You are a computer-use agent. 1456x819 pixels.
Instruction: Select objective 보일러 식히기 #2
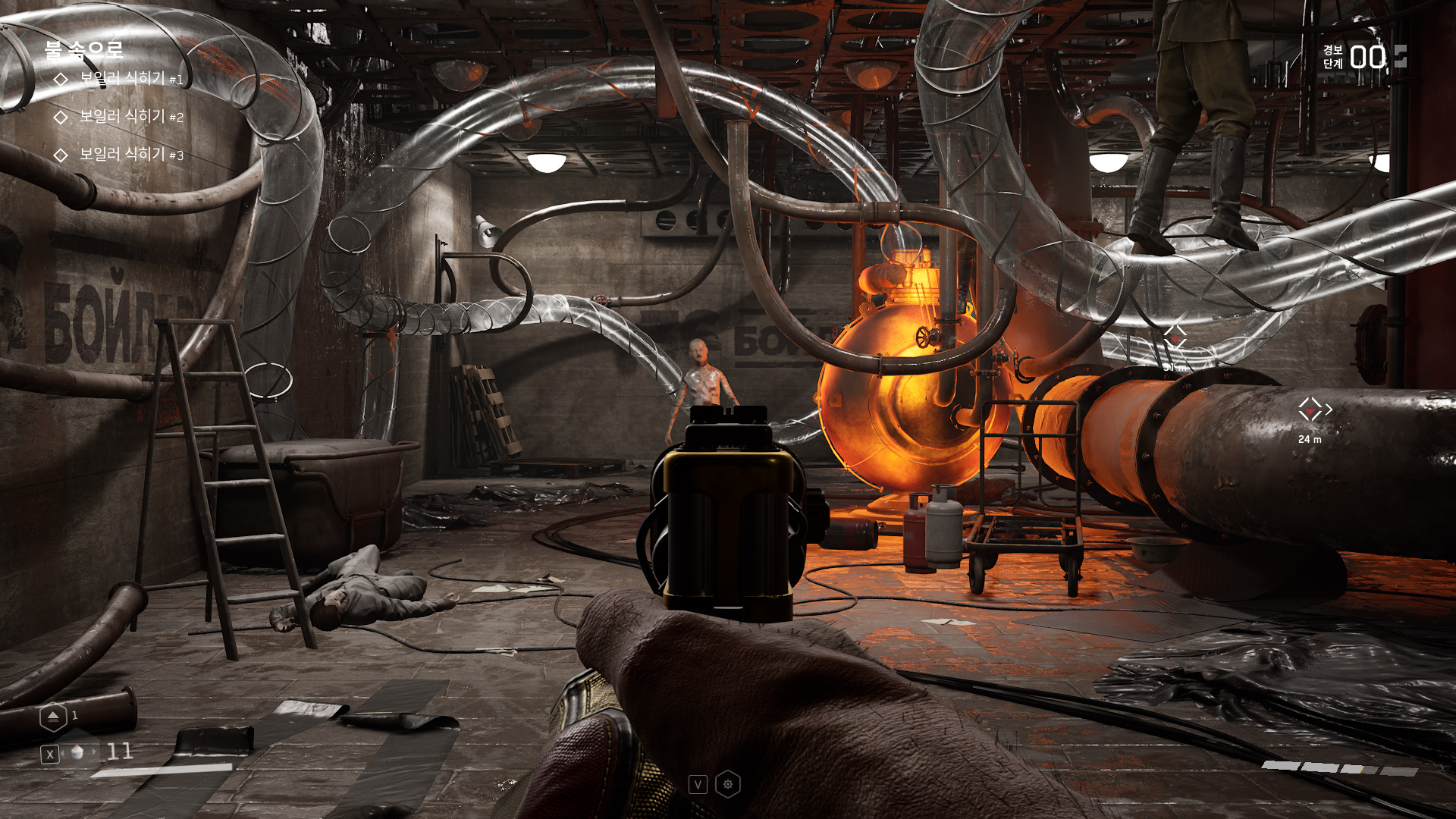pos(130,117)
